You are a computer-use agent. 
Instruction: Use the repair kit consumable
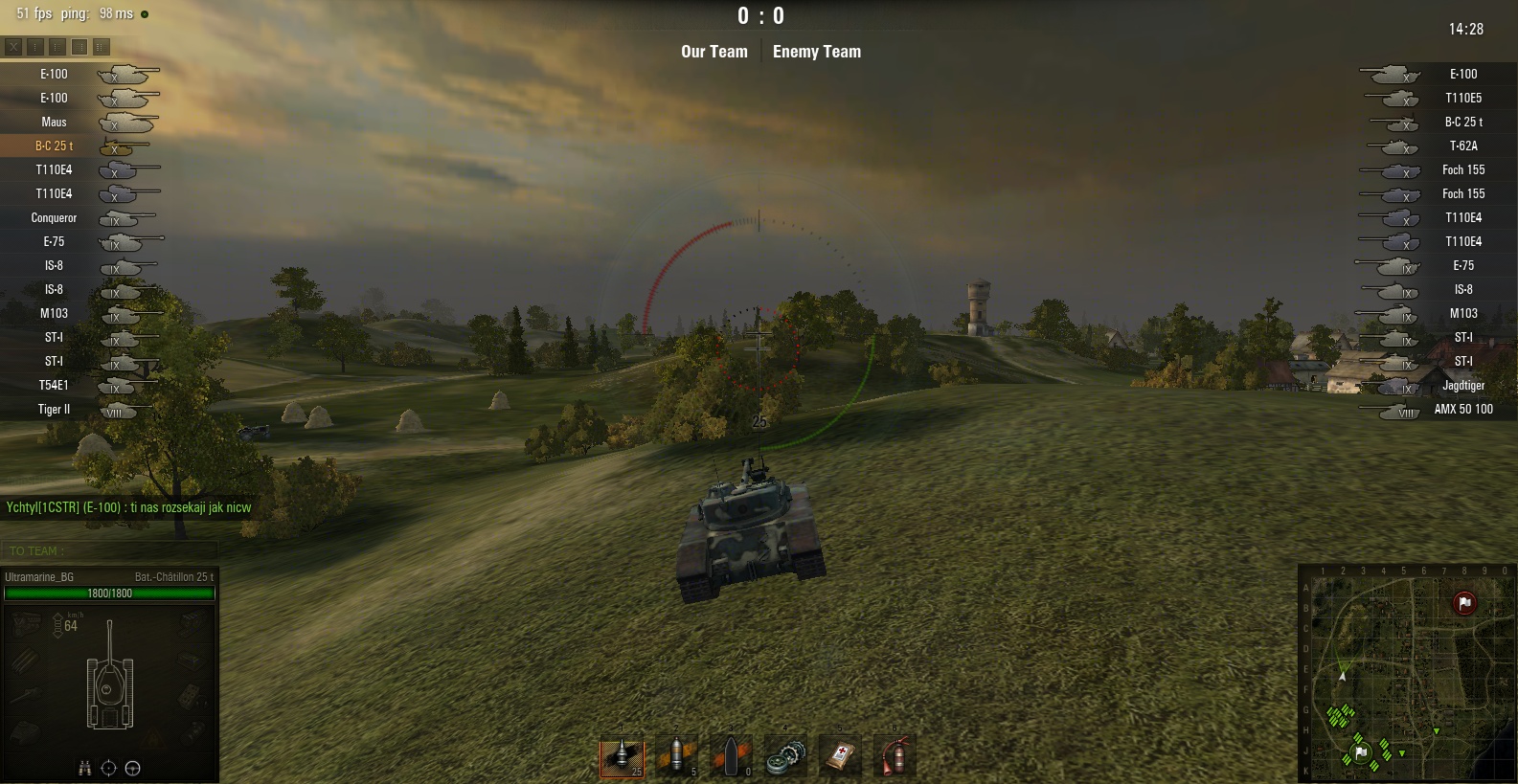(785, 756)
